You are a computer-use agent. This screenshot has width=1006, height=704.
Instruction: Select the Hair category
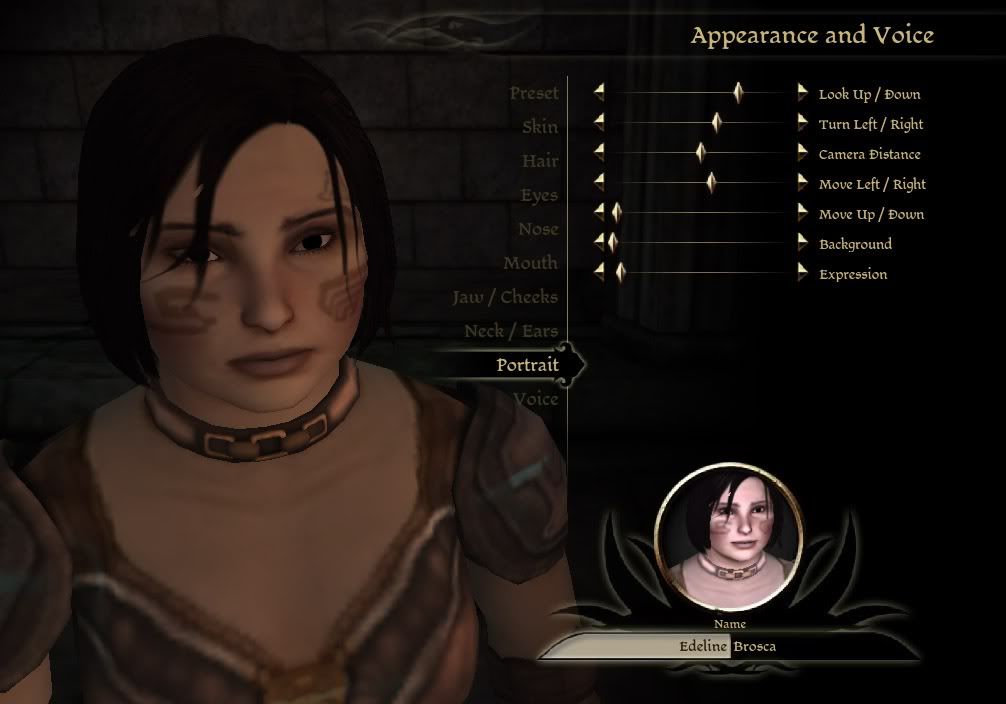[x=539, y=161]
